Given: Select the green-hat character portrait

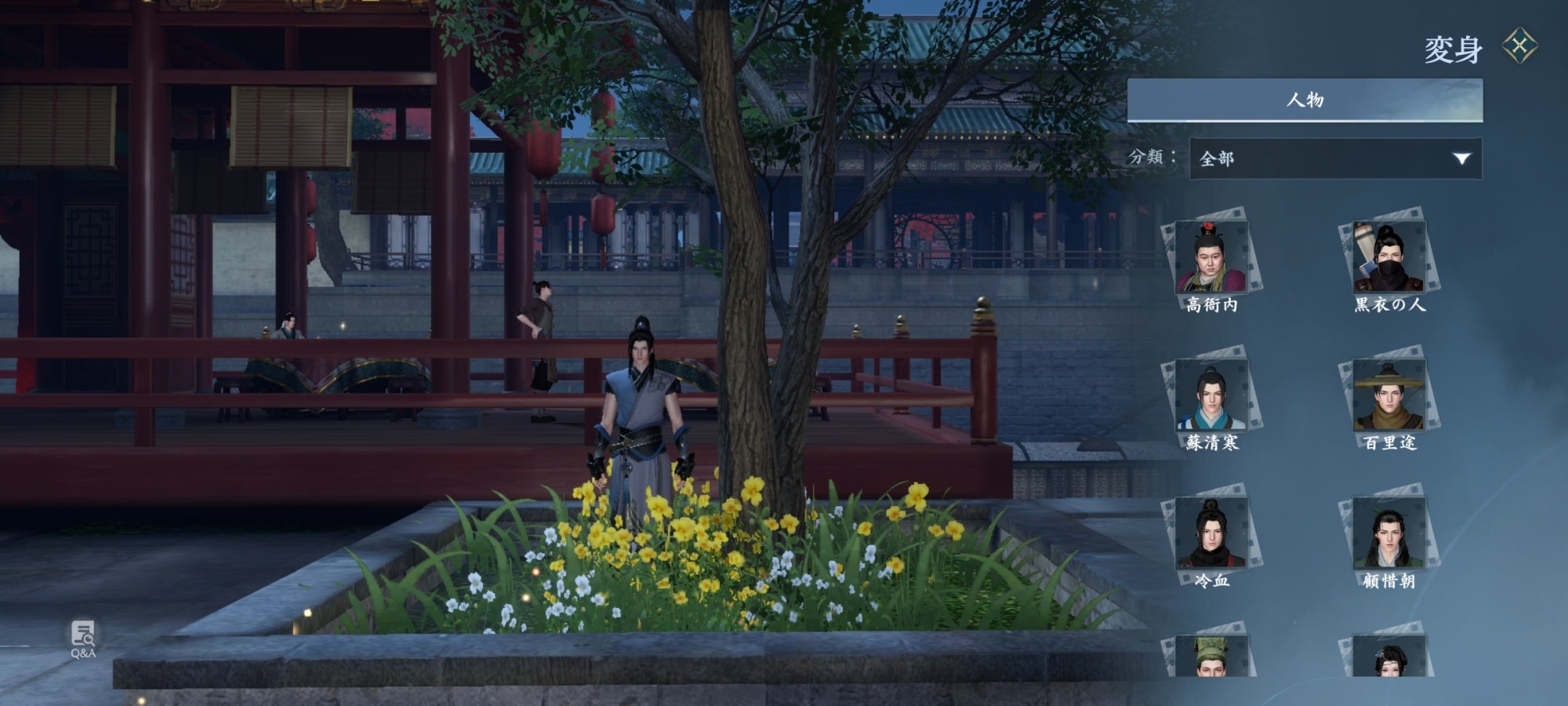Looking at the screenshot, I should 1211,657.
